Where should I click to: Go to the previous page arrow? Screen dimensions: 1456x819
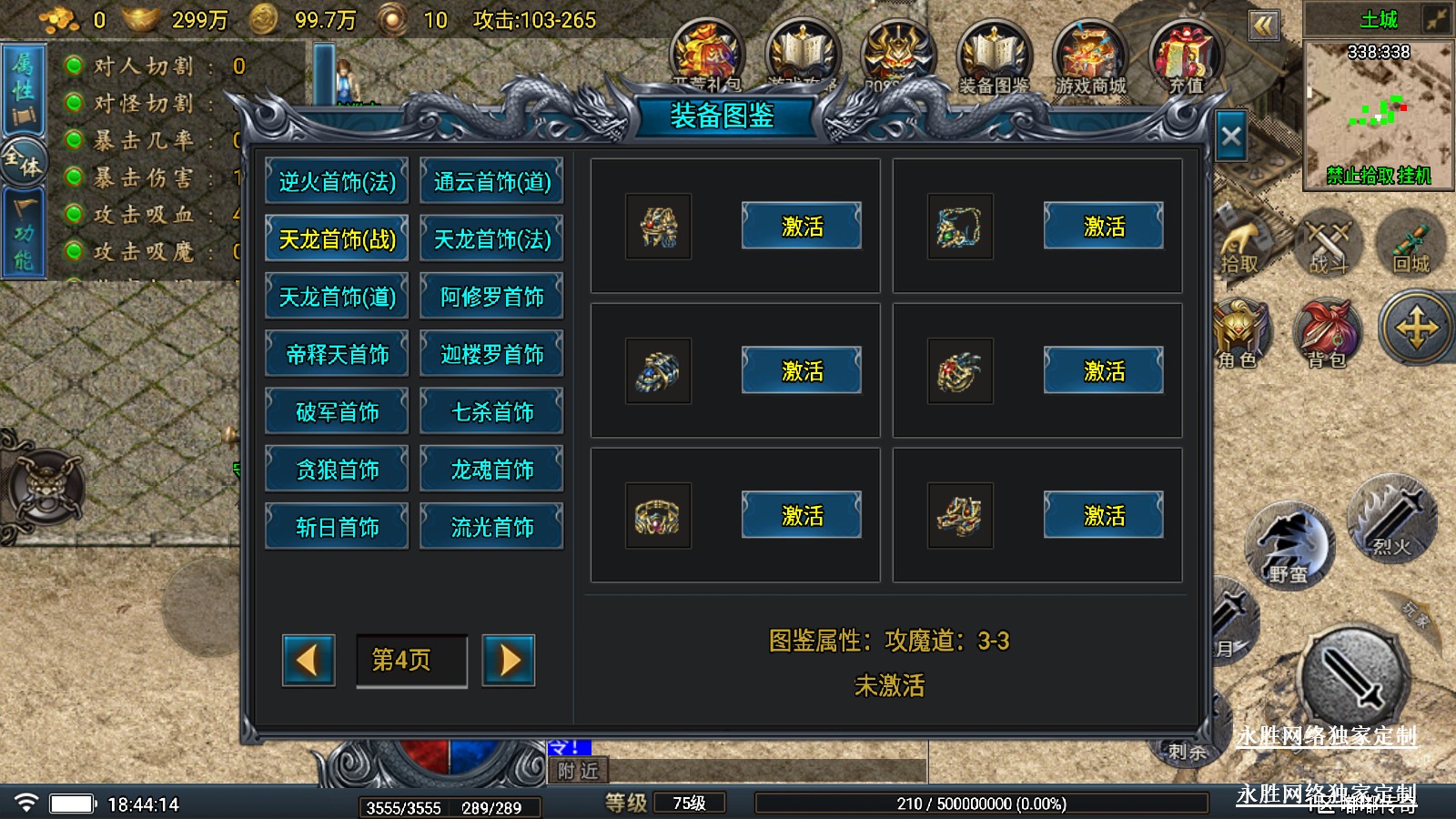308,660
